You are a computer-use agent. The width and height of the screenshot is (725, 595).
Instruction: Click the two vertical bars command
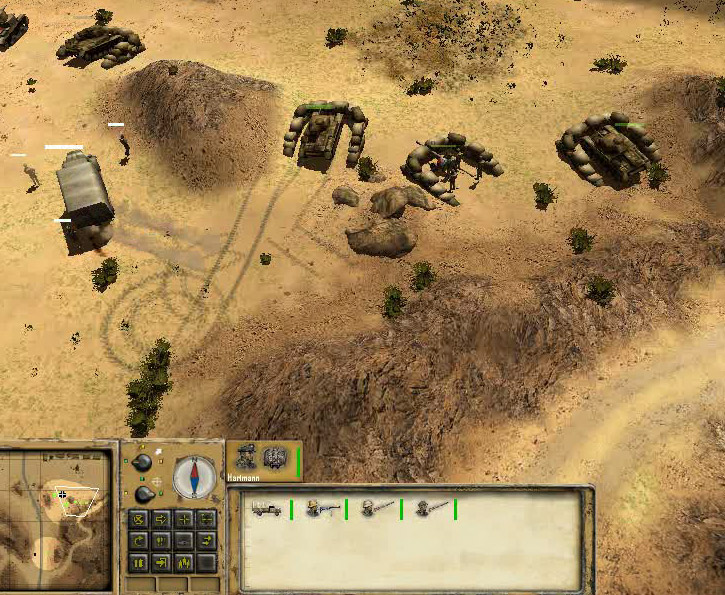pyautogui.click(x=138, y=563)
